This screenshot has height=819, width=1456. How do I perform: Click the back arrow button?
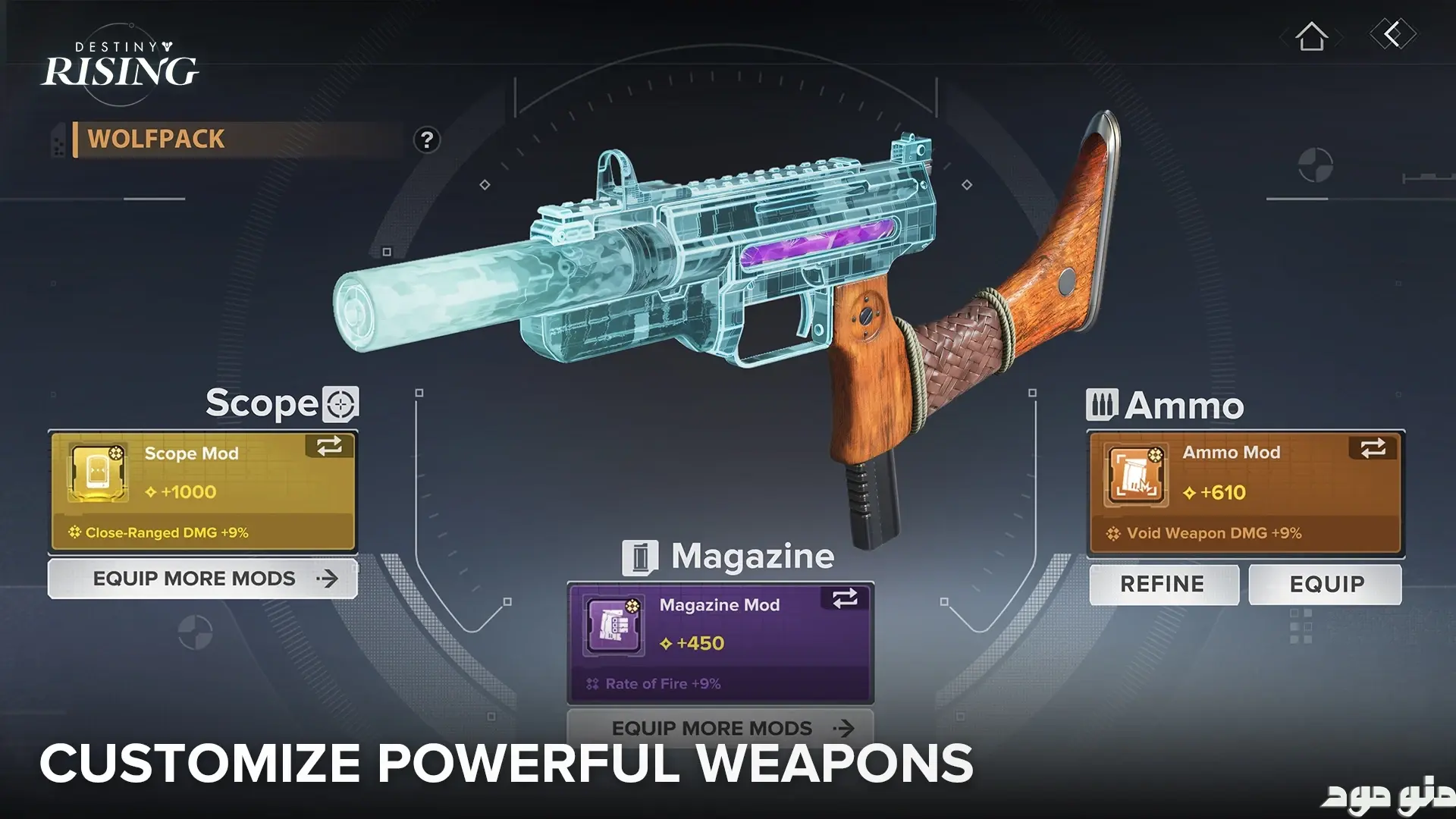point(1392,34)
